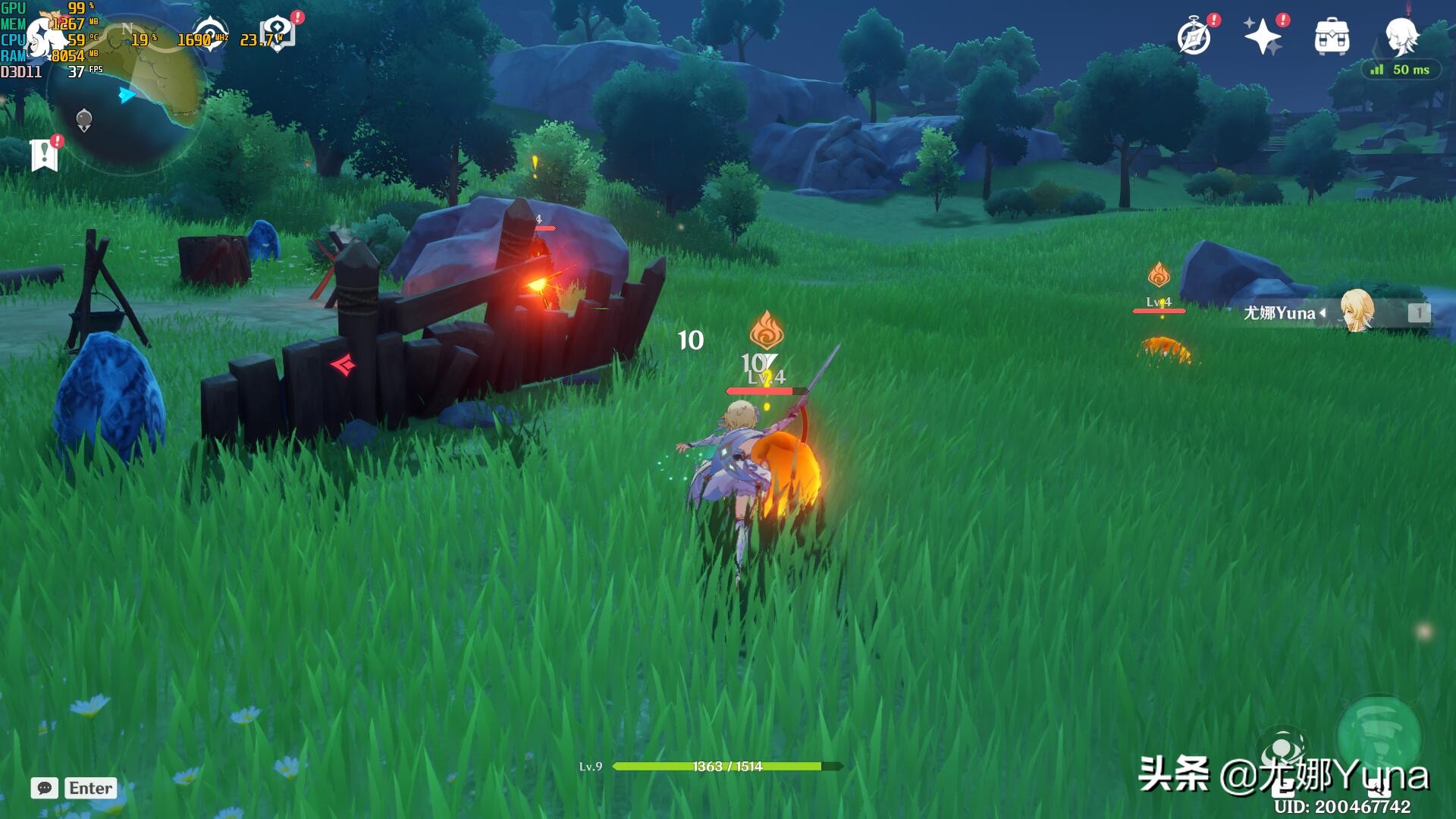Open the chat speech bubble
The height and width of the screenshot is (819, 1456).
[x=45, y=788]
